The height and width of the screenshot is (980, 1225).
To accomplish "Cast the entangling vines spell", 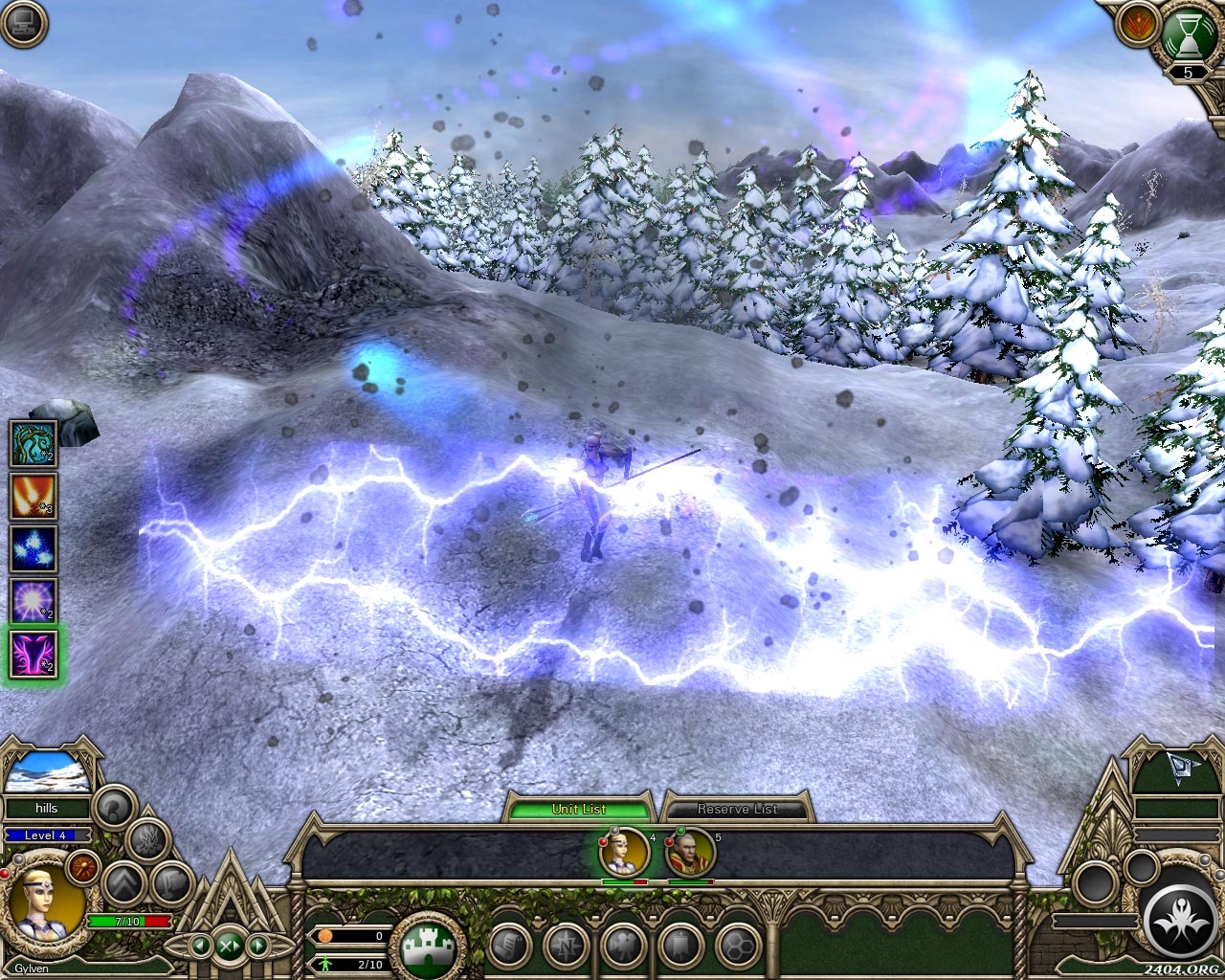I will click(33, 444).
